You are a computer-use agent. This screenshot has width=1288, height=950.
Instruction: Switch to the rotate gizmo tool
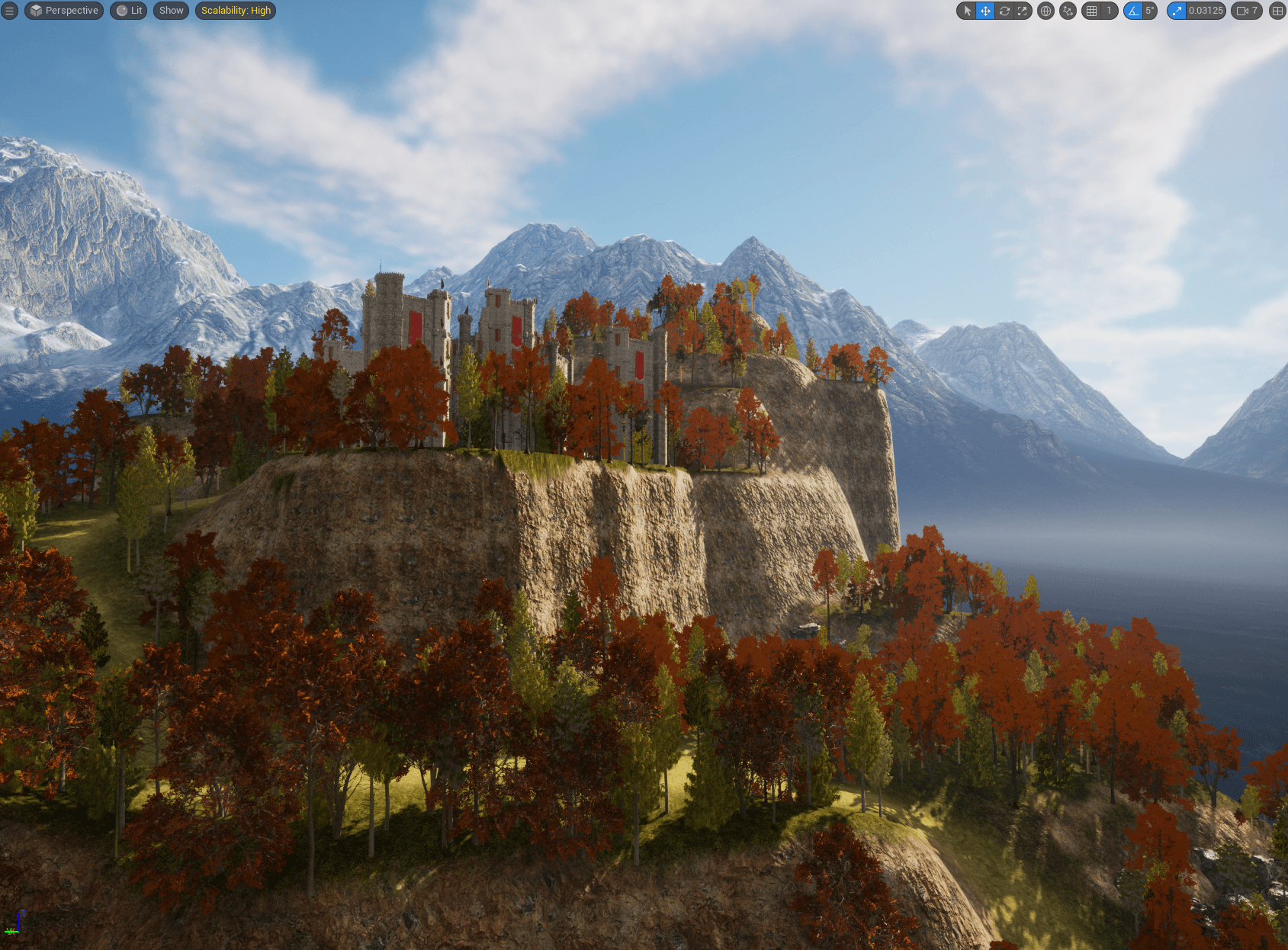[1004, 11]
